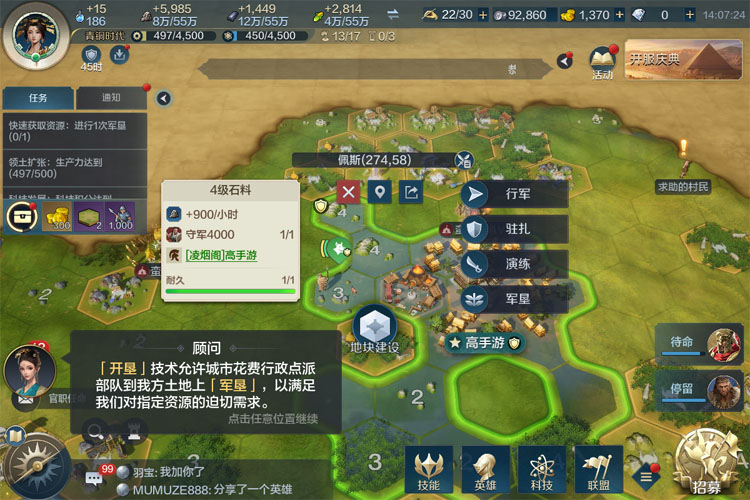This screenshot has height=500, width=750.
Task: Switch to the 任务 (Quests) tab
Action: tap(38, 98)
